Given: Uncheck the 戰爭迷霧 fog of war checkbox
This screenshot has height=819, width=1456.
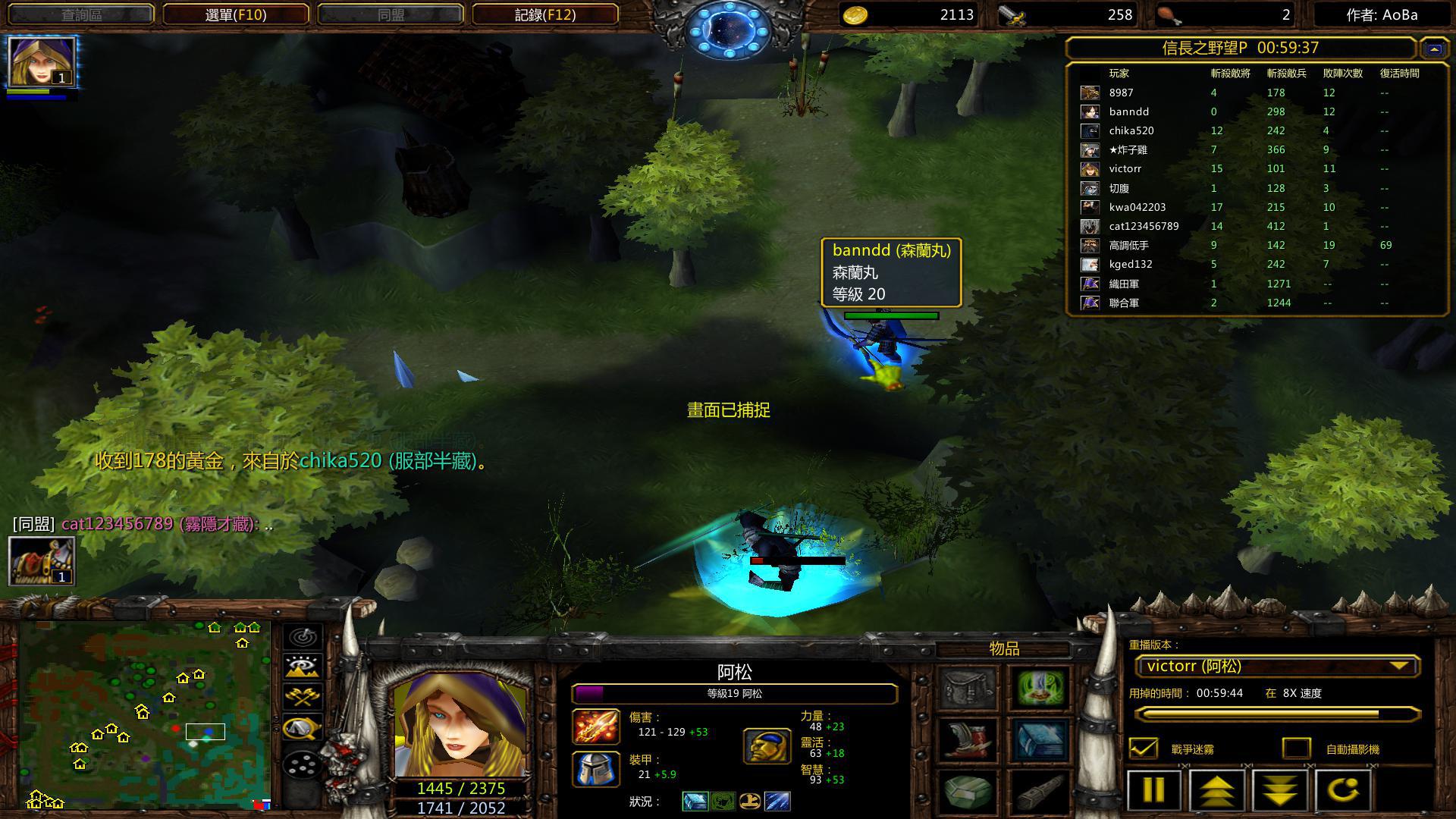Looking at the screenshot, I should tap(1144, 748).
